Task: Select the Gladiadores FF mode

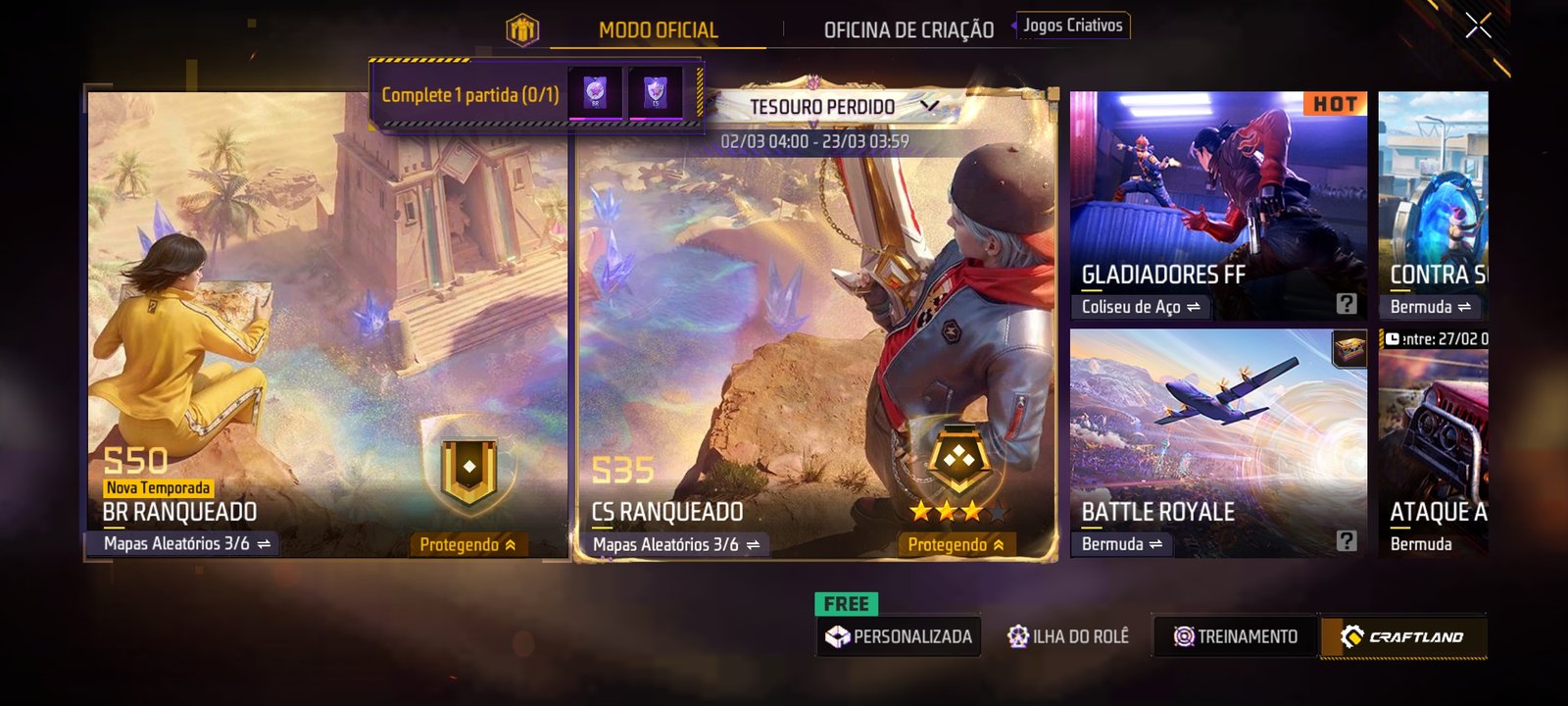Action: coord(1217,196)
